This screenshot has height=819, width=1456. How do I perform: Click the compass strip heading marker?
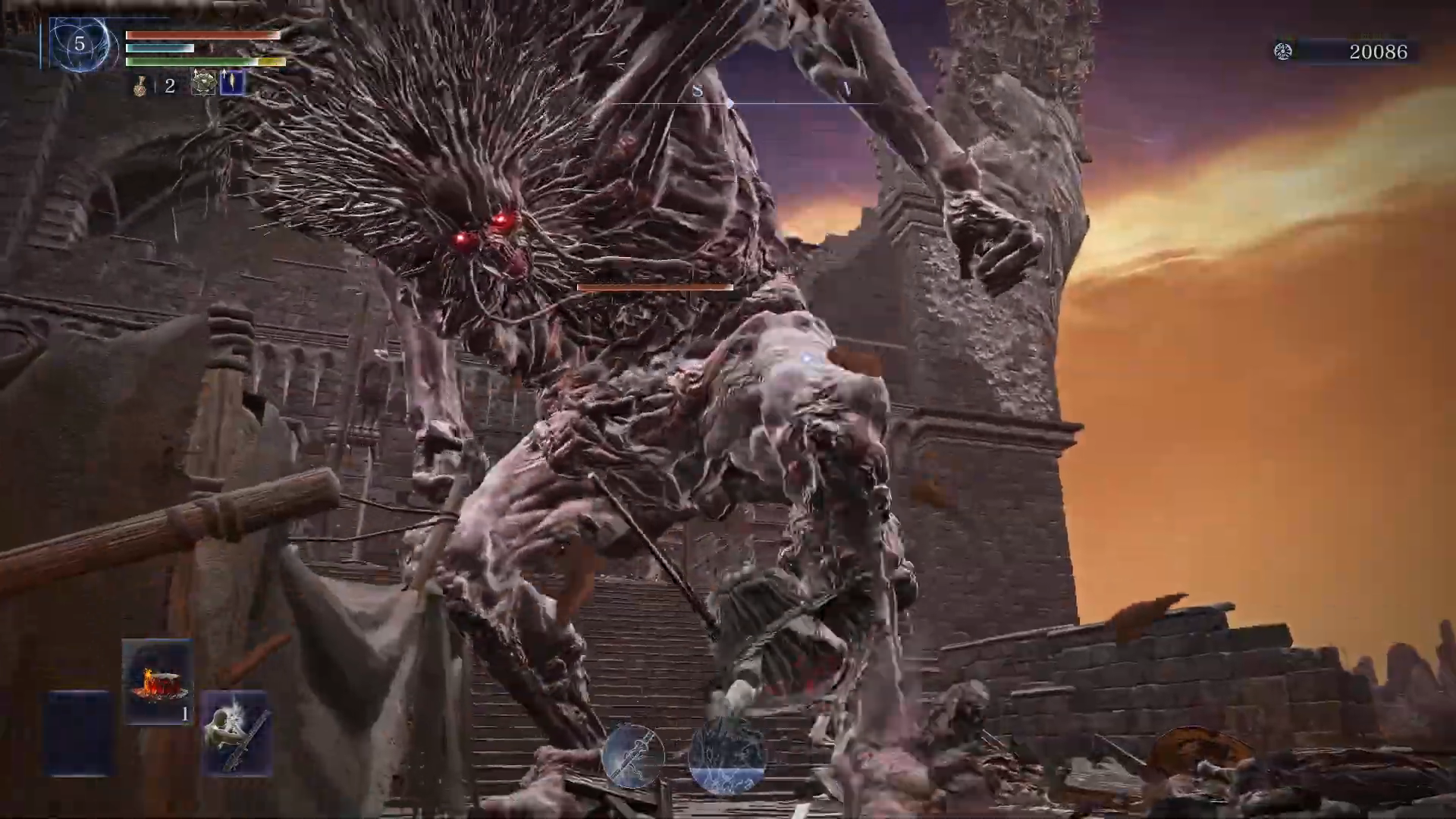point(730,102)
